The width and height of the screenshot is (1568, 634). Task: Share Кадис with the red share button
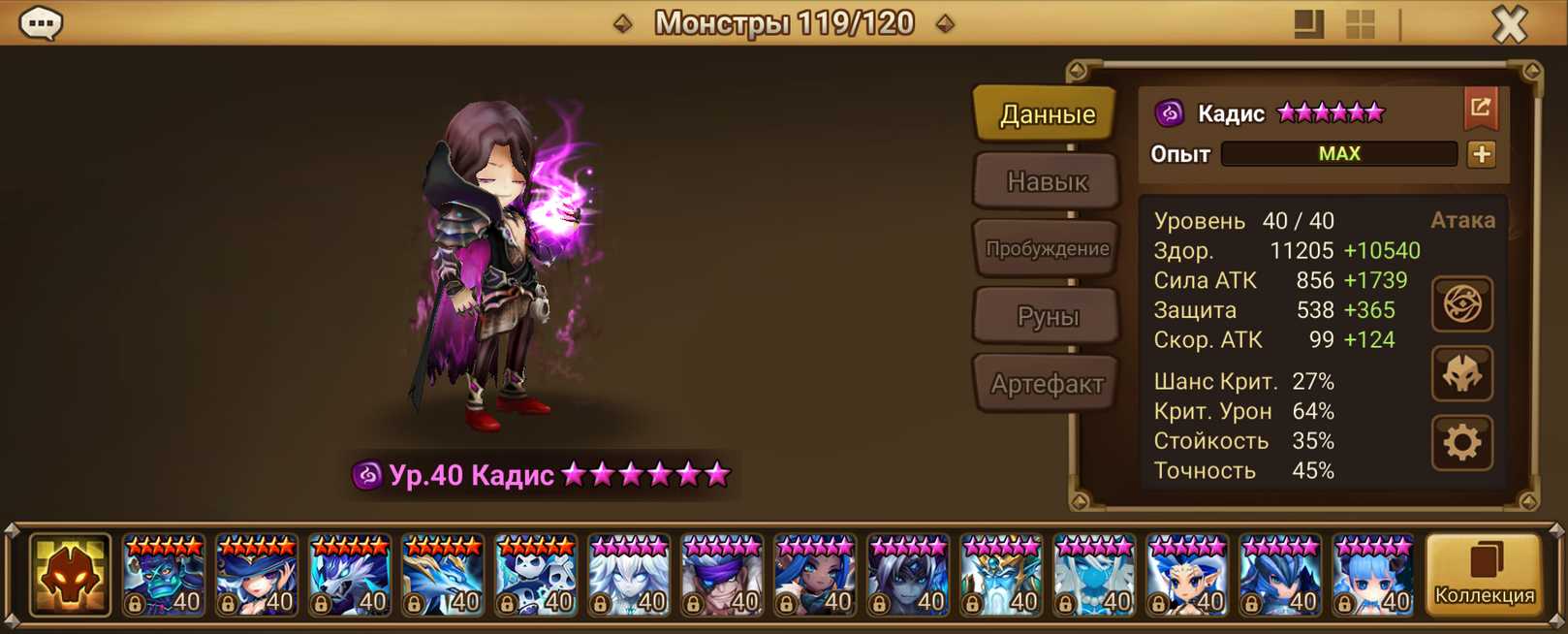tap(1480, 109)
